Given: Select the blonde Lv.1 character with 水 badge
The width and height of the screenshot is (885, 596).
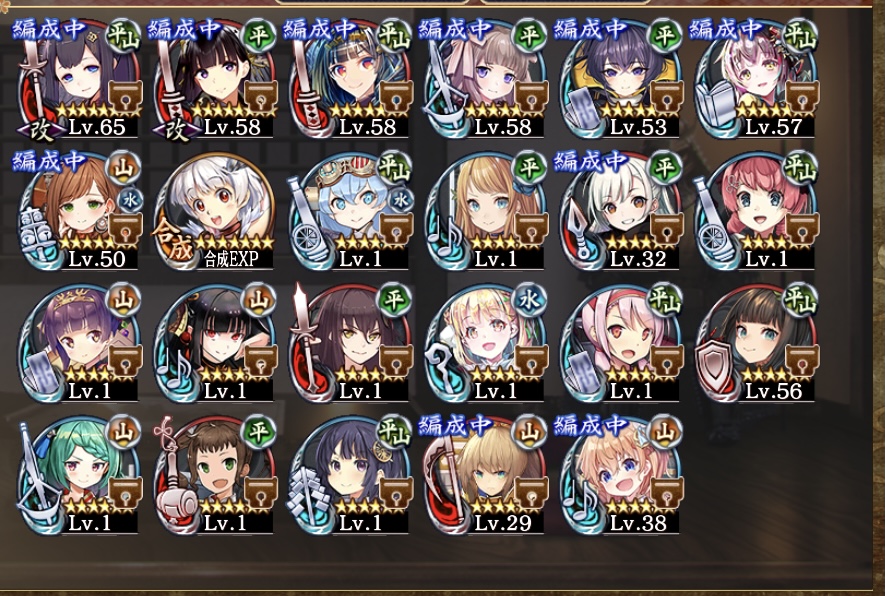Looking at the screenshot, I should click(486, 343).
